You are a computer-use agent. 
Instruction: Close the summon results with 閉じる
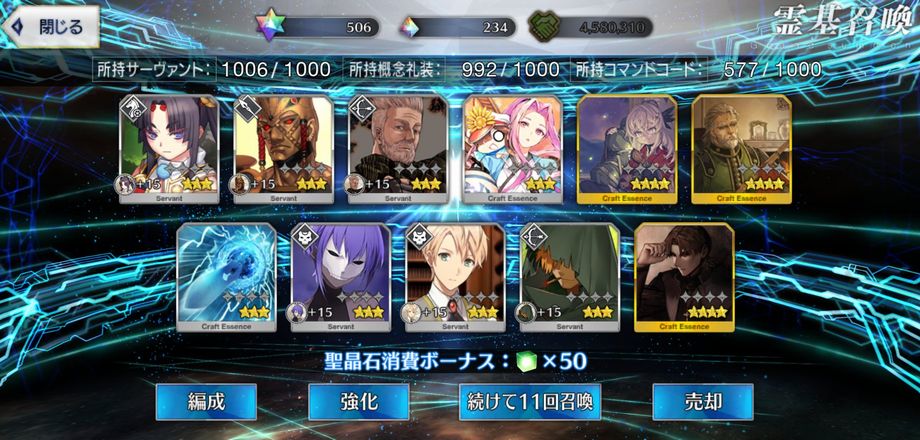[50, 28]
